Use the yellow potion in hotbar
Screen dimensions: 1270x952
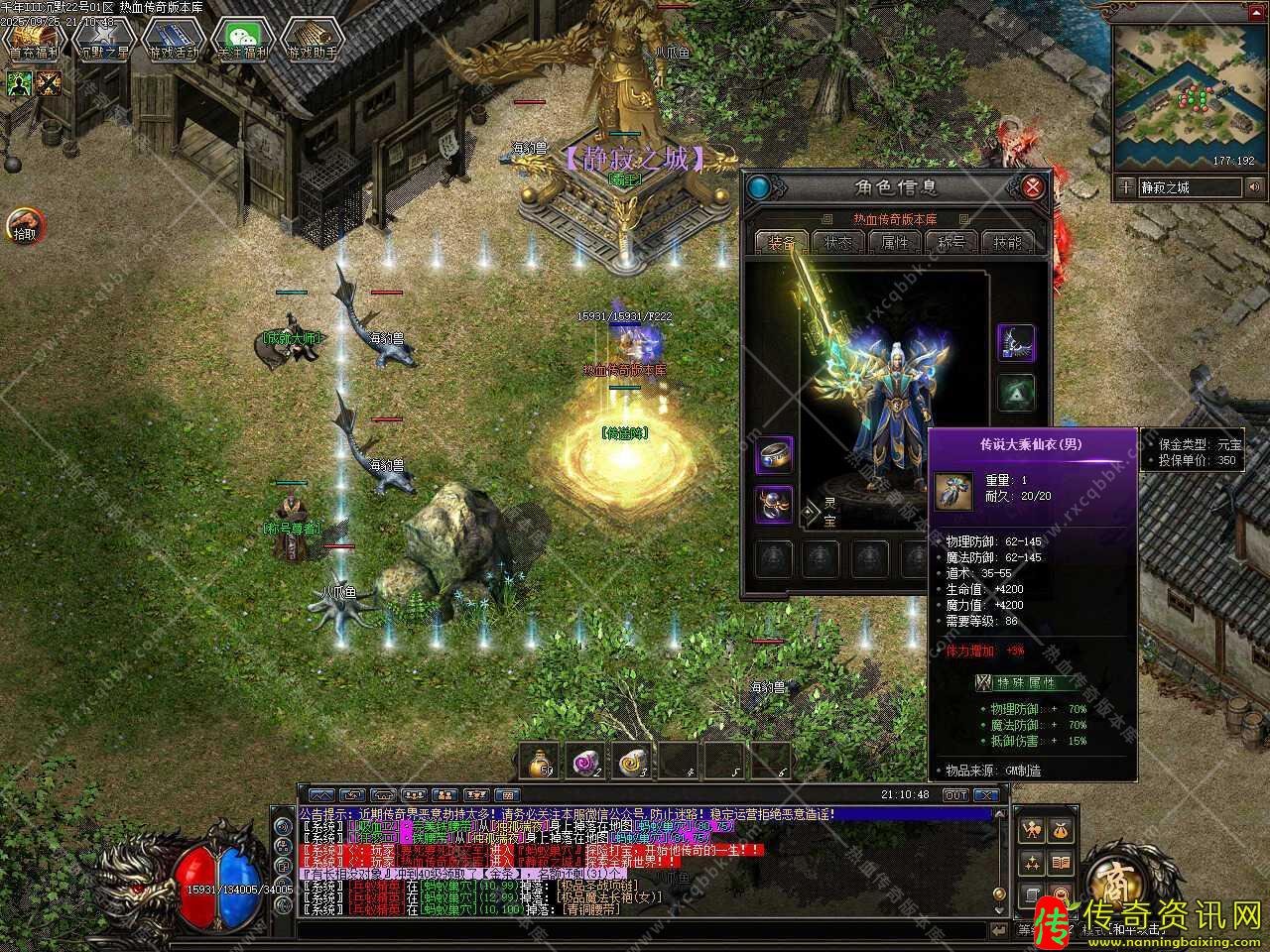pyautogui.click(x=541, y=761)
